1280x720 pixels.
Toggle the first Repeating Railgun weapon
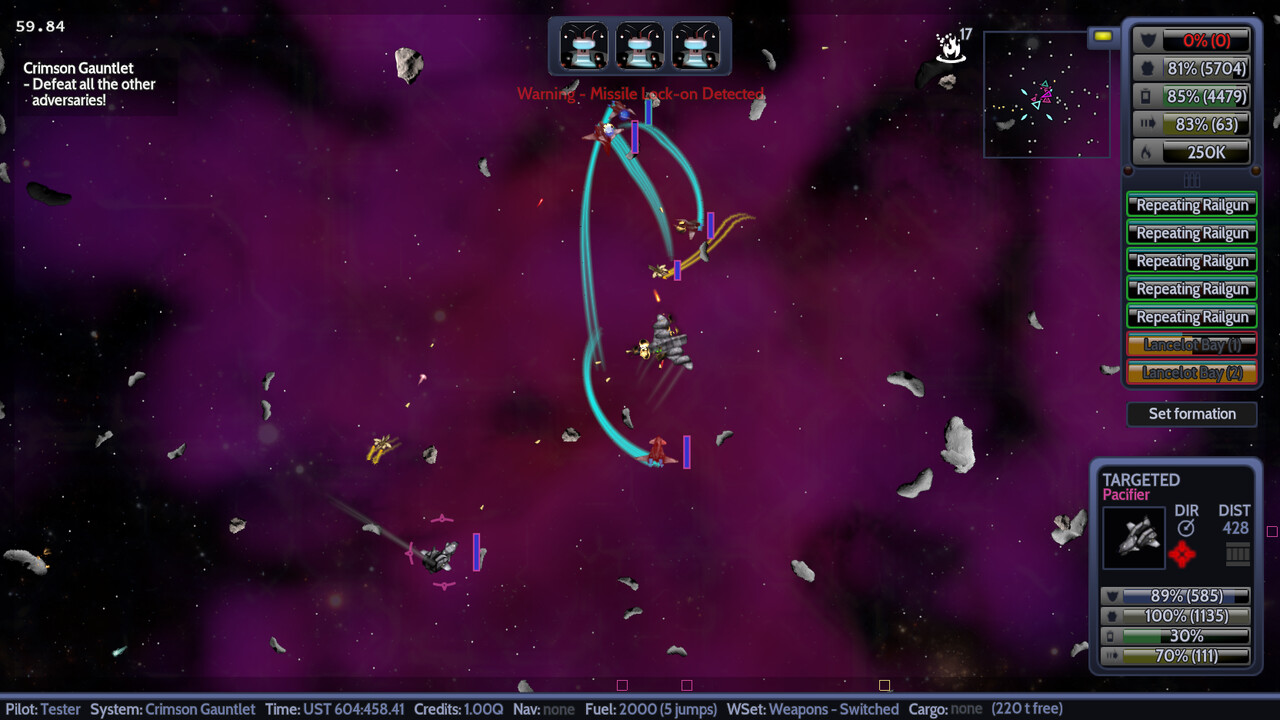pos(1191,205)
